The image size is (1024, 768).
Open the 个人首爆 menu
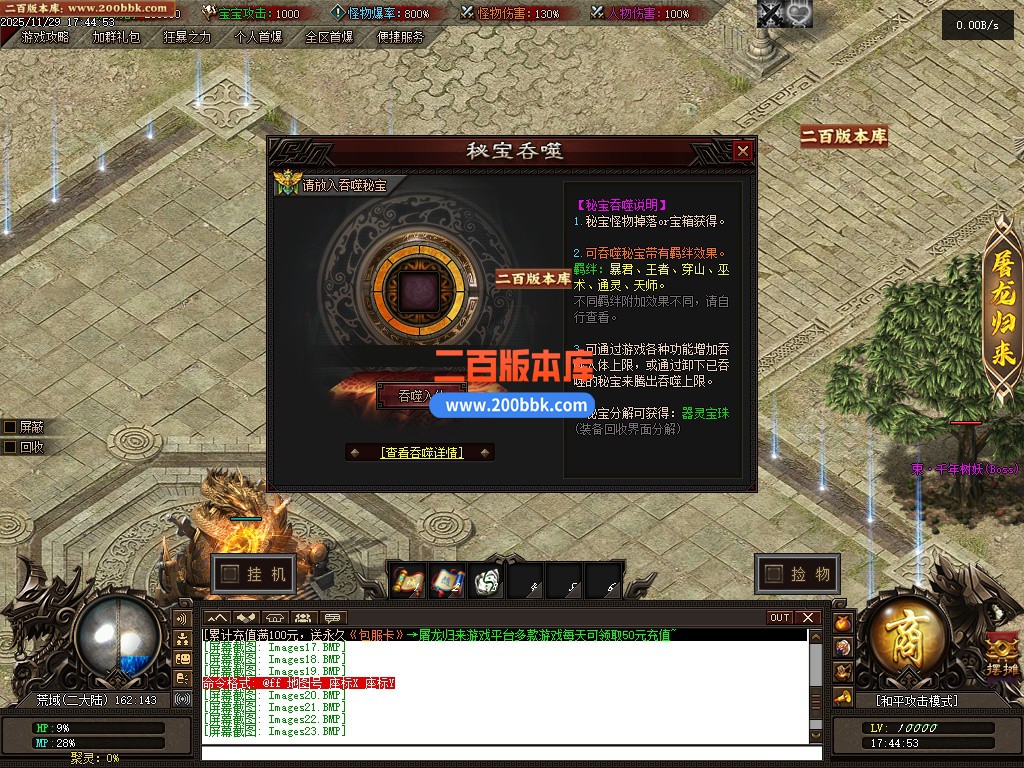pyautogui.click(x=258, y=37)
